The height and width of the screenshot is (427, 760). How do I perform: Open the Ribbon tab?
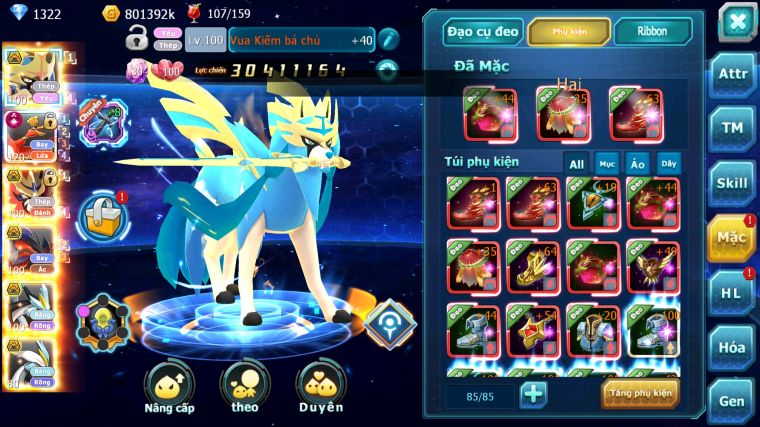[x=653, y=32]
